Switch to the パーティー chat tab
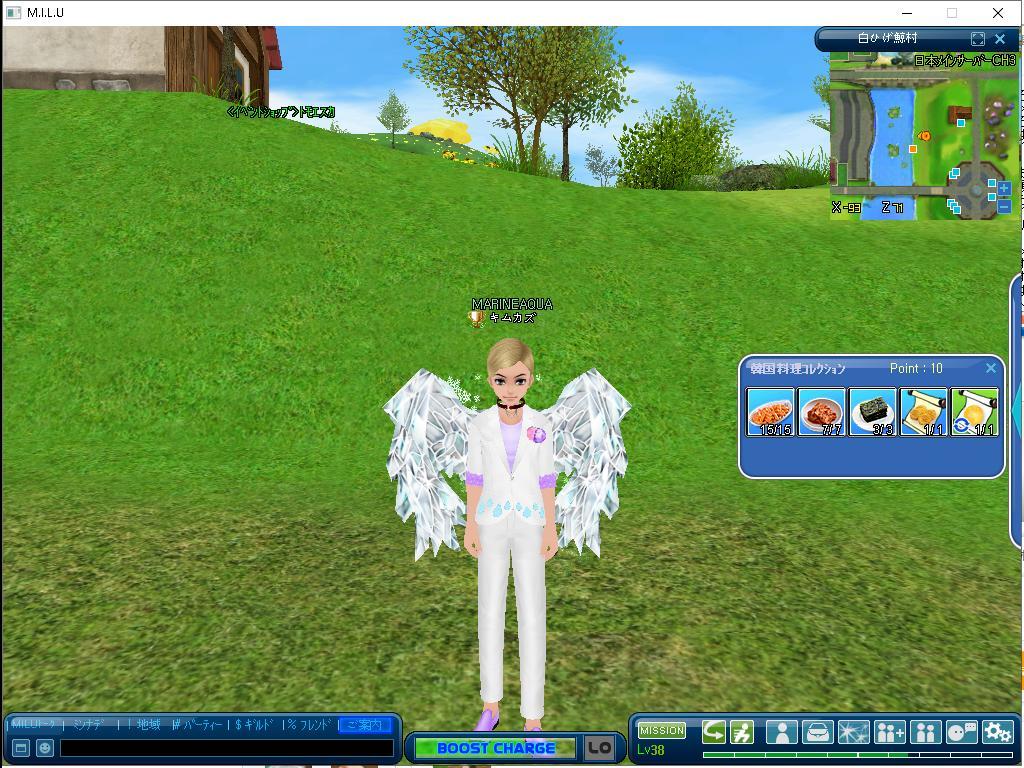This screenshot has width=1024, height=768. (198, 725)
